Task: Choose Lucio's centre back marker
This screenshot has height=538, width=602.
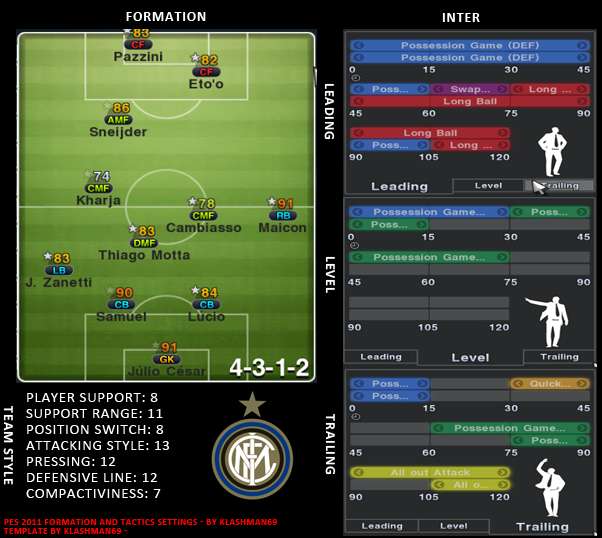Action: 207,304
